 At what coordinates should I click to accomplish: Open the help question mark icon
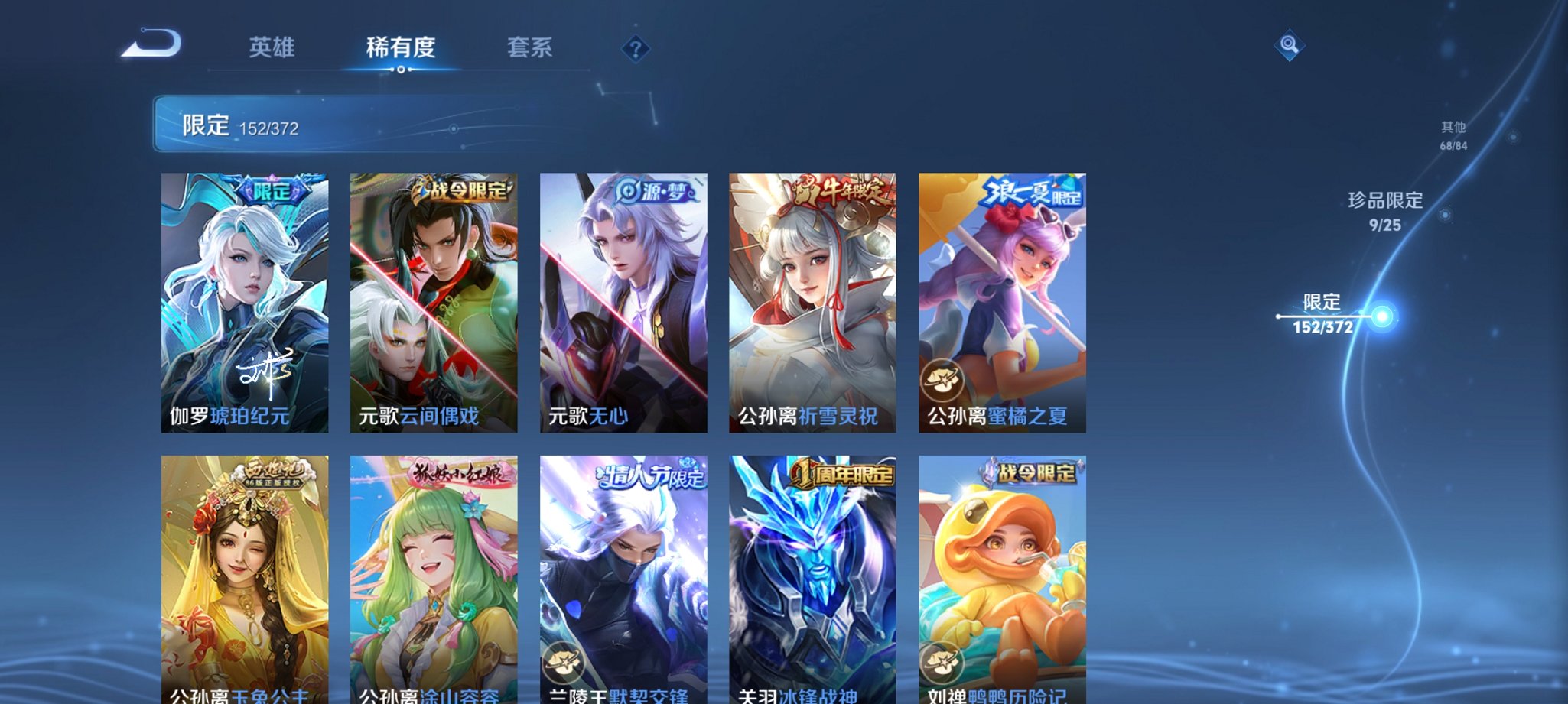tap(636, 50)
